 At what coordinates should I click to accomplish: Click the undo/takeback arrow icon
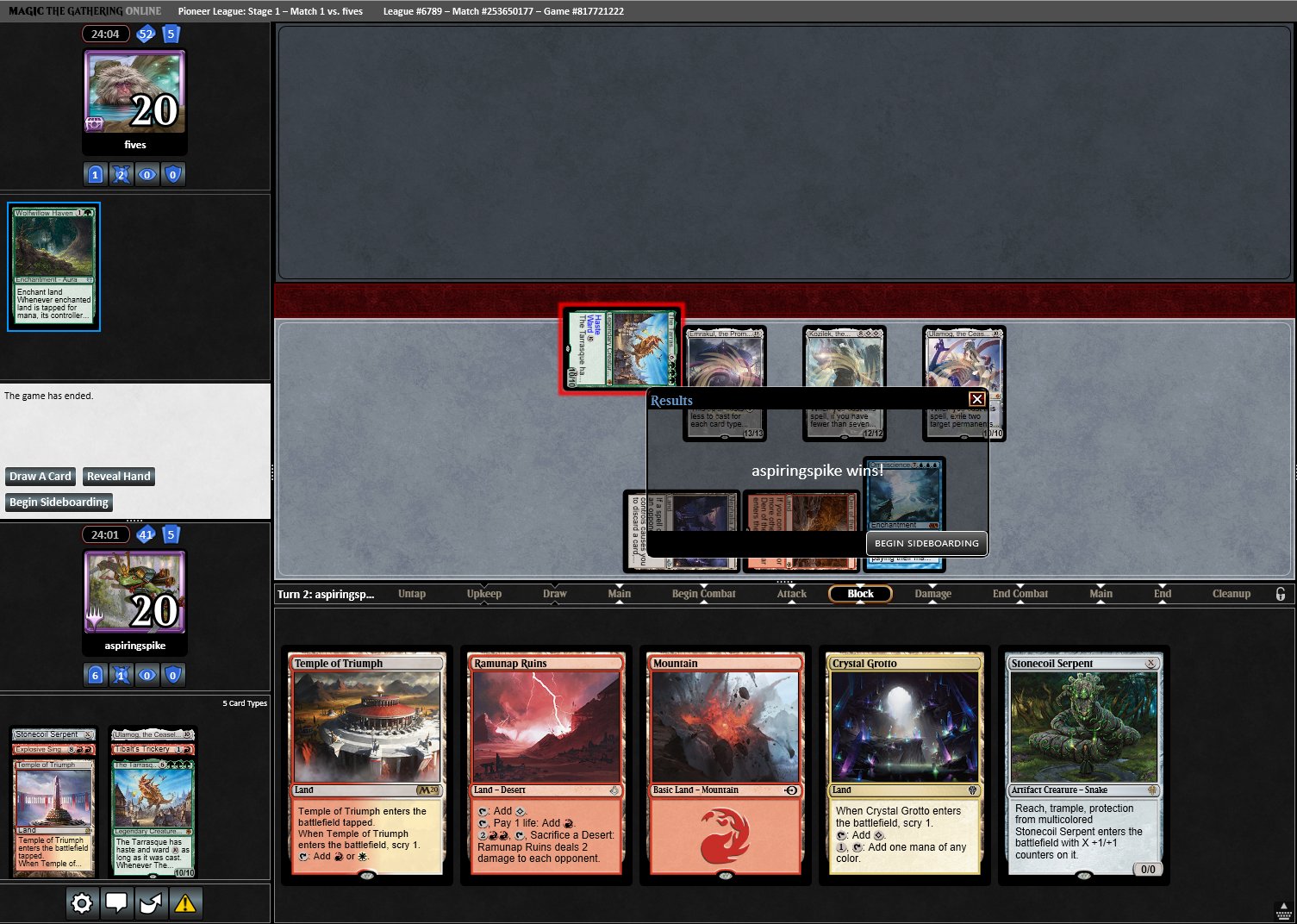point(152,902)
